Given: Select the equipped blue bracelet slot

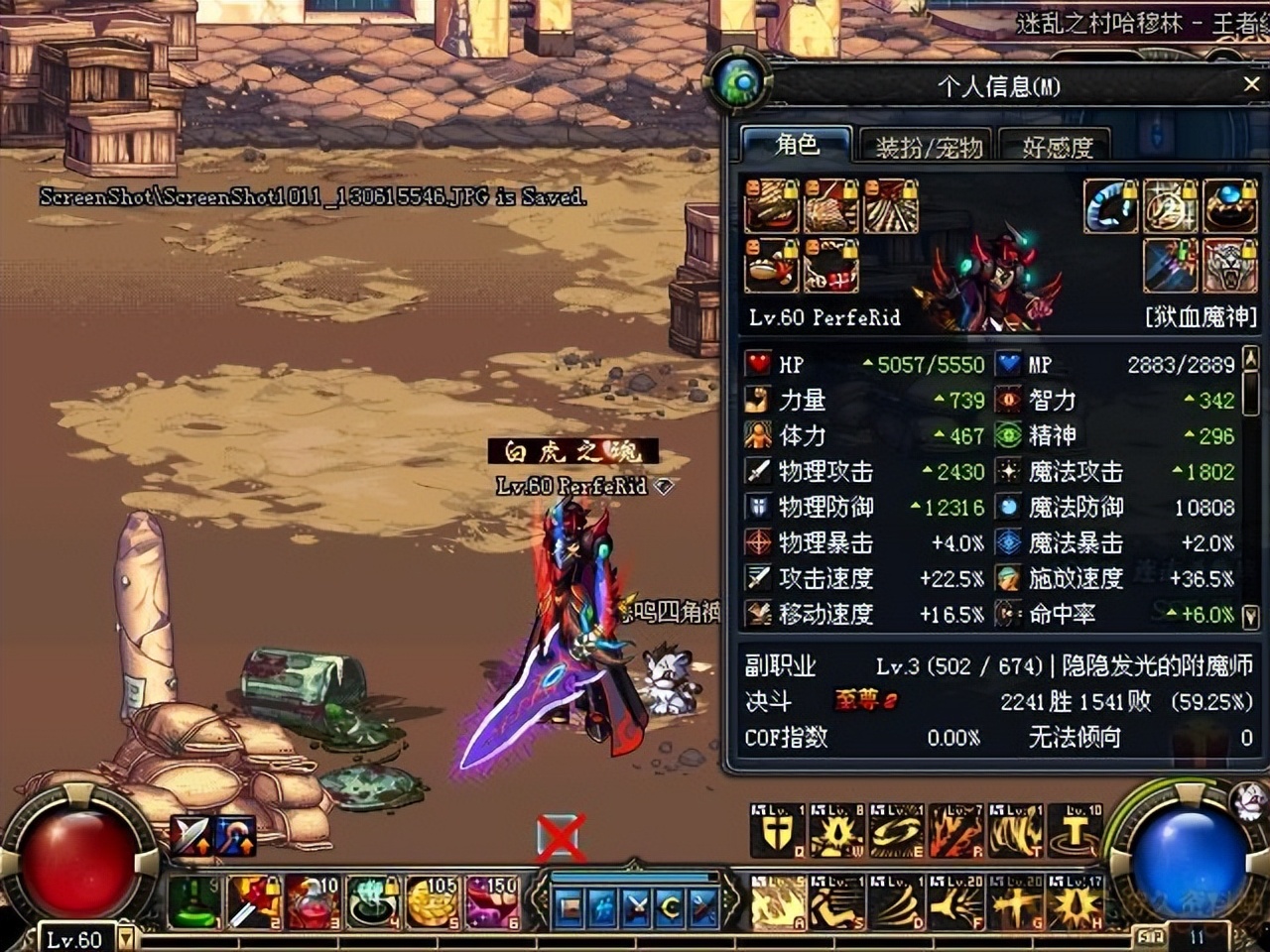Looking at the screenshot, I should point(1109,206).
